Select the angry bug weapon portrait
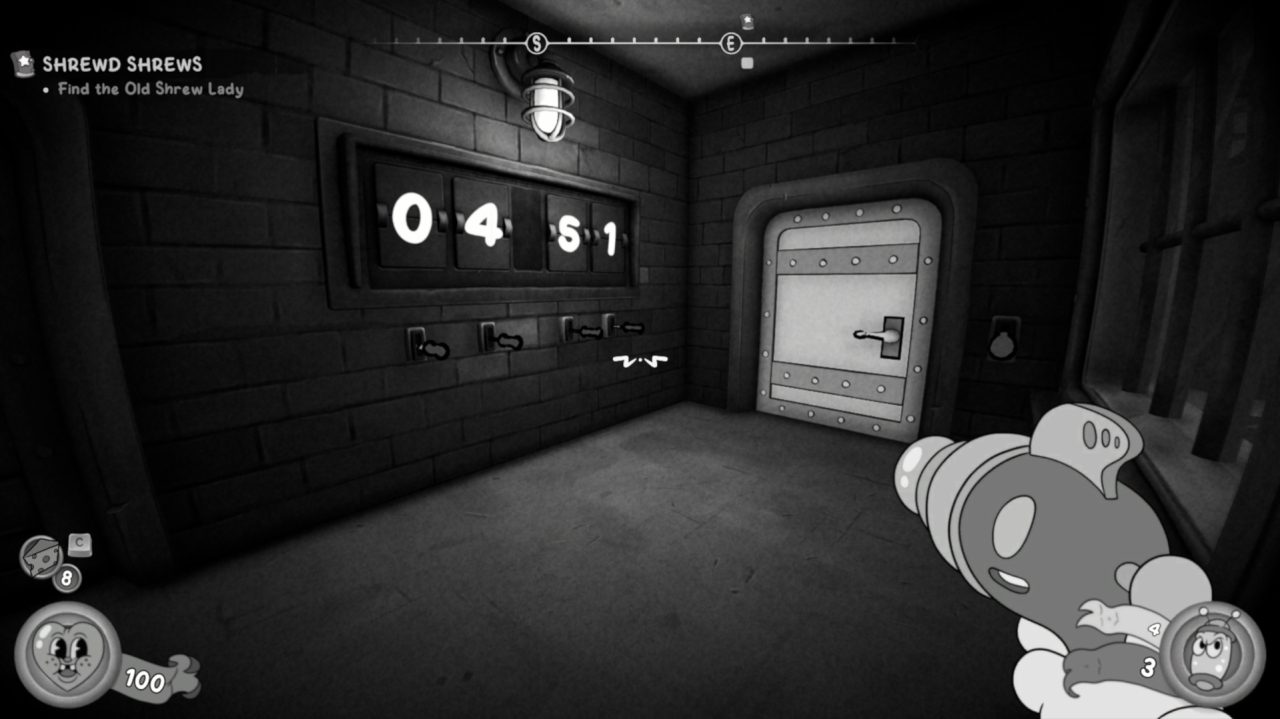 [x=1212, y=654]
